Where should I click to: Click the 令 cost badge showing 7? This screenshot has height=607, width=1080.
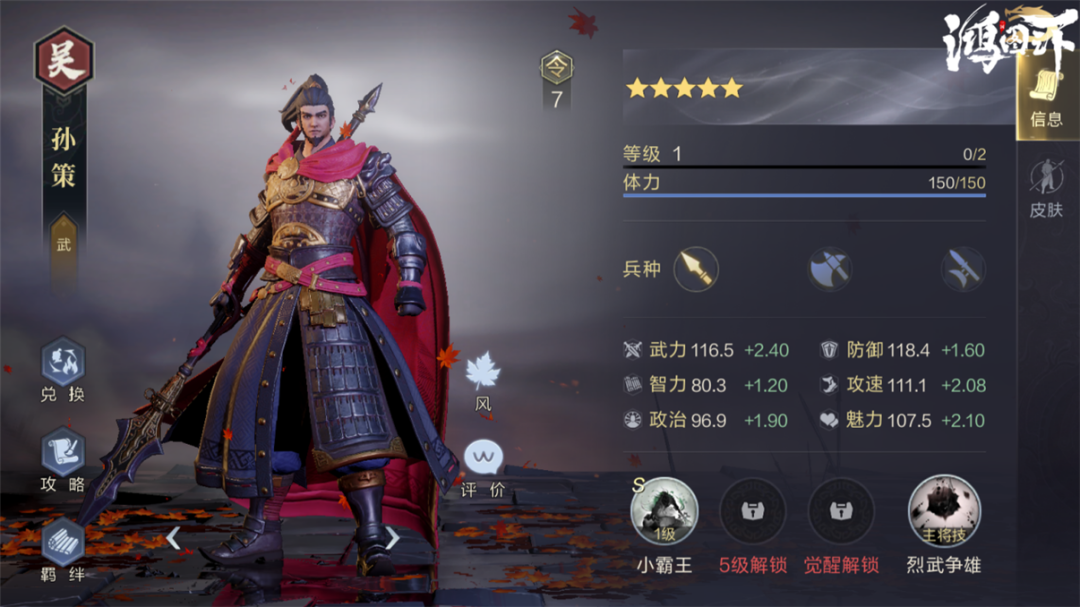[x=557, y=79]
